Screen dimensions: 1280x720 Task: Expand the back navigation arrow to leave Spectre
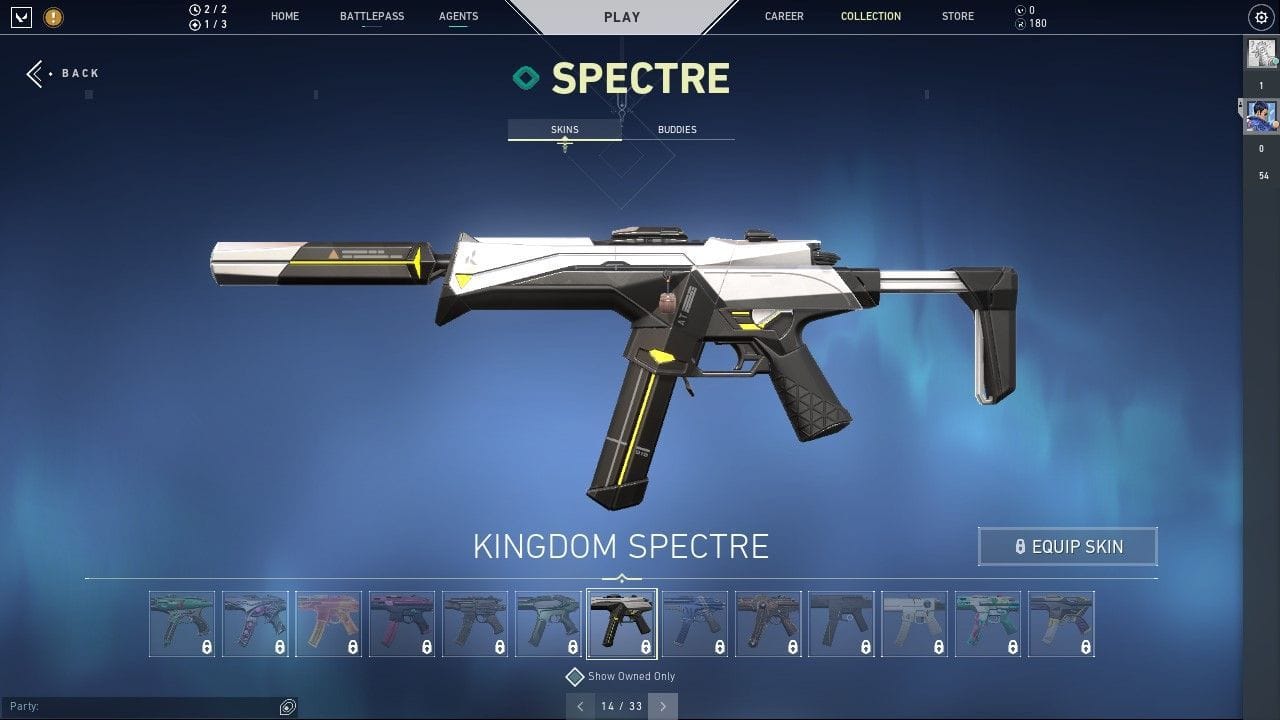(x=36, y=73)
